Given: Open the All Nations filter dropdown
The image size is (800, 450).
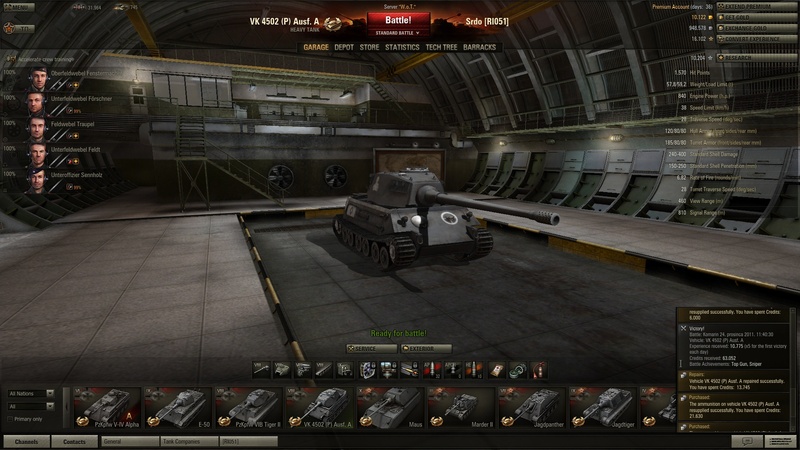Looking at the screenshot, I should [31, 394].
